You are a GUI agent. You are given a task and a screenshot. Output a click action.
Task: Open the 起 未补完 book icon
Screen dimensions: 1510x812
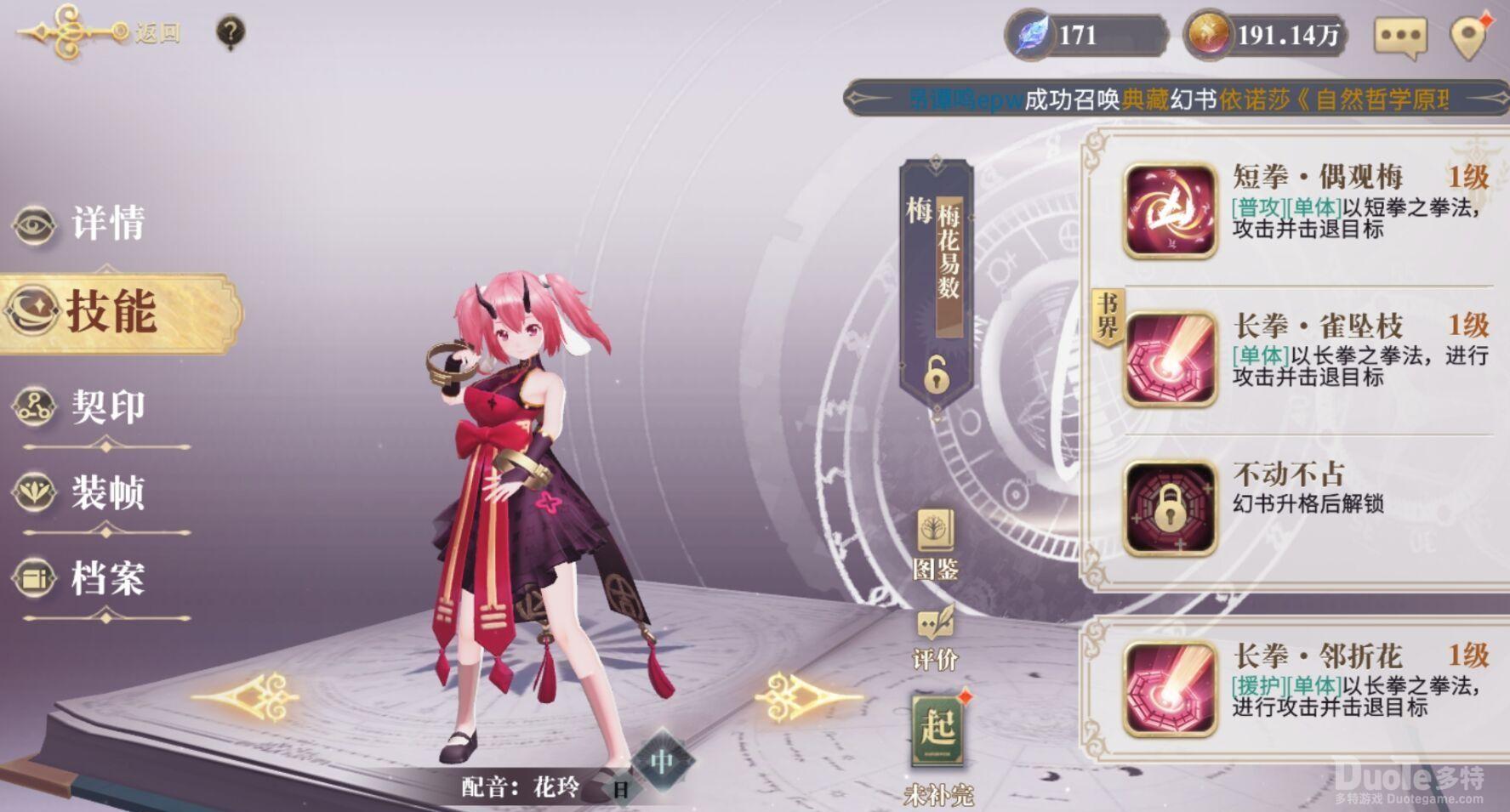(x=938, y=731)
